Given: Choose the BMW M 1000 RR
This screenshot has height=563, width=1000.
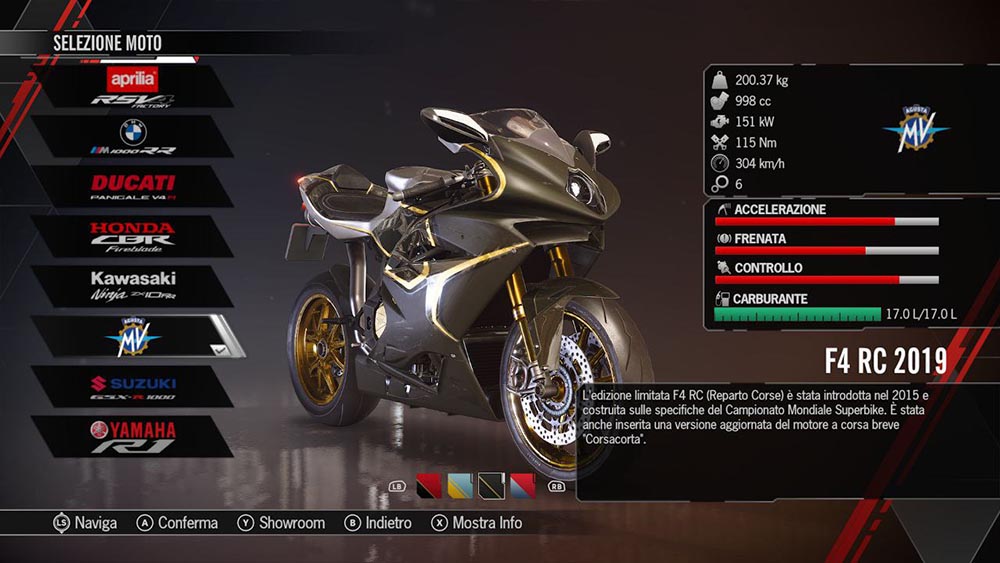Looking at the screenshot, I should (132, 137).
